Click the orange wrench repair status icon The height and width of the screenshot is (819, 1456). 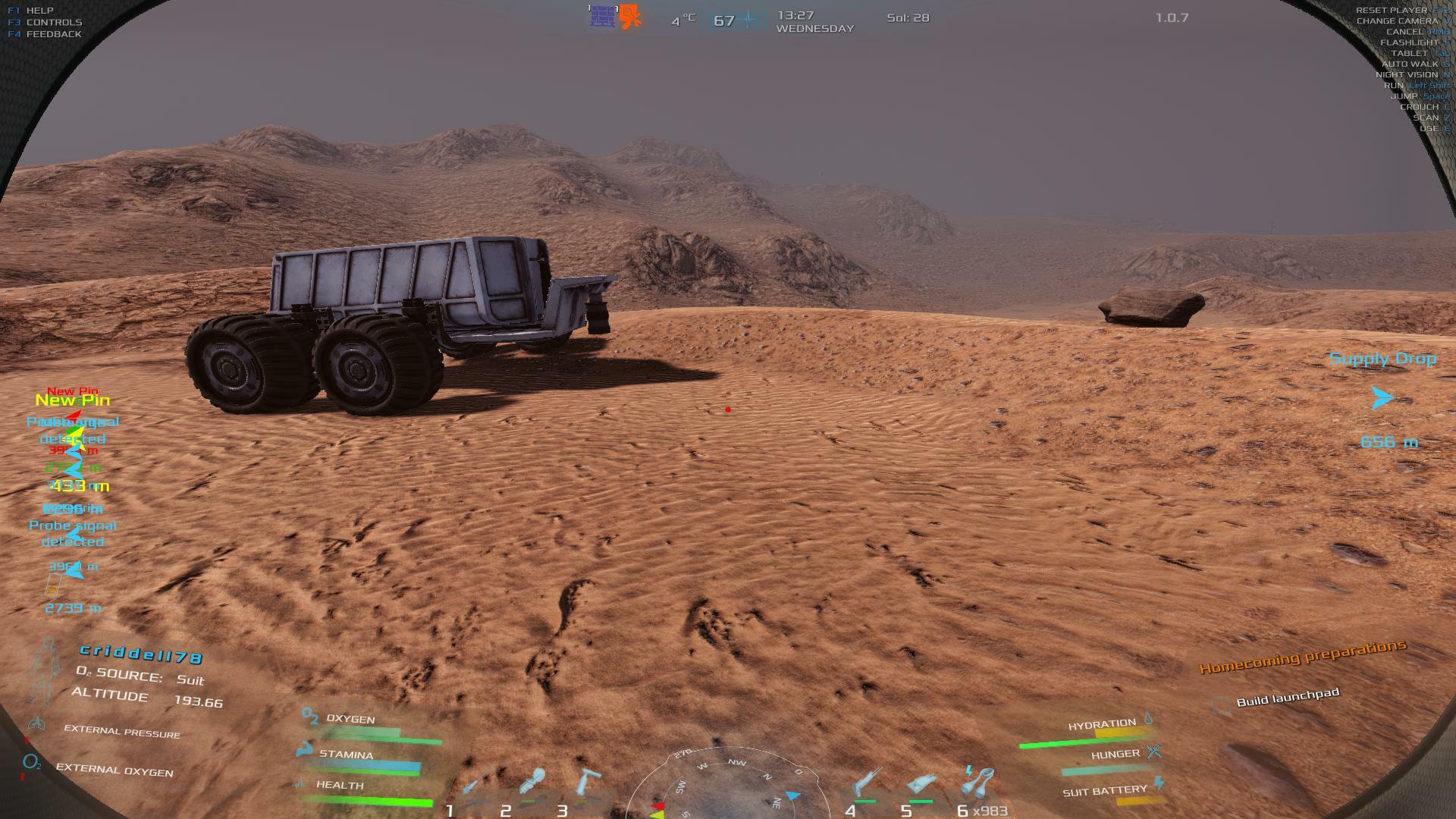[x=630, y=17]
